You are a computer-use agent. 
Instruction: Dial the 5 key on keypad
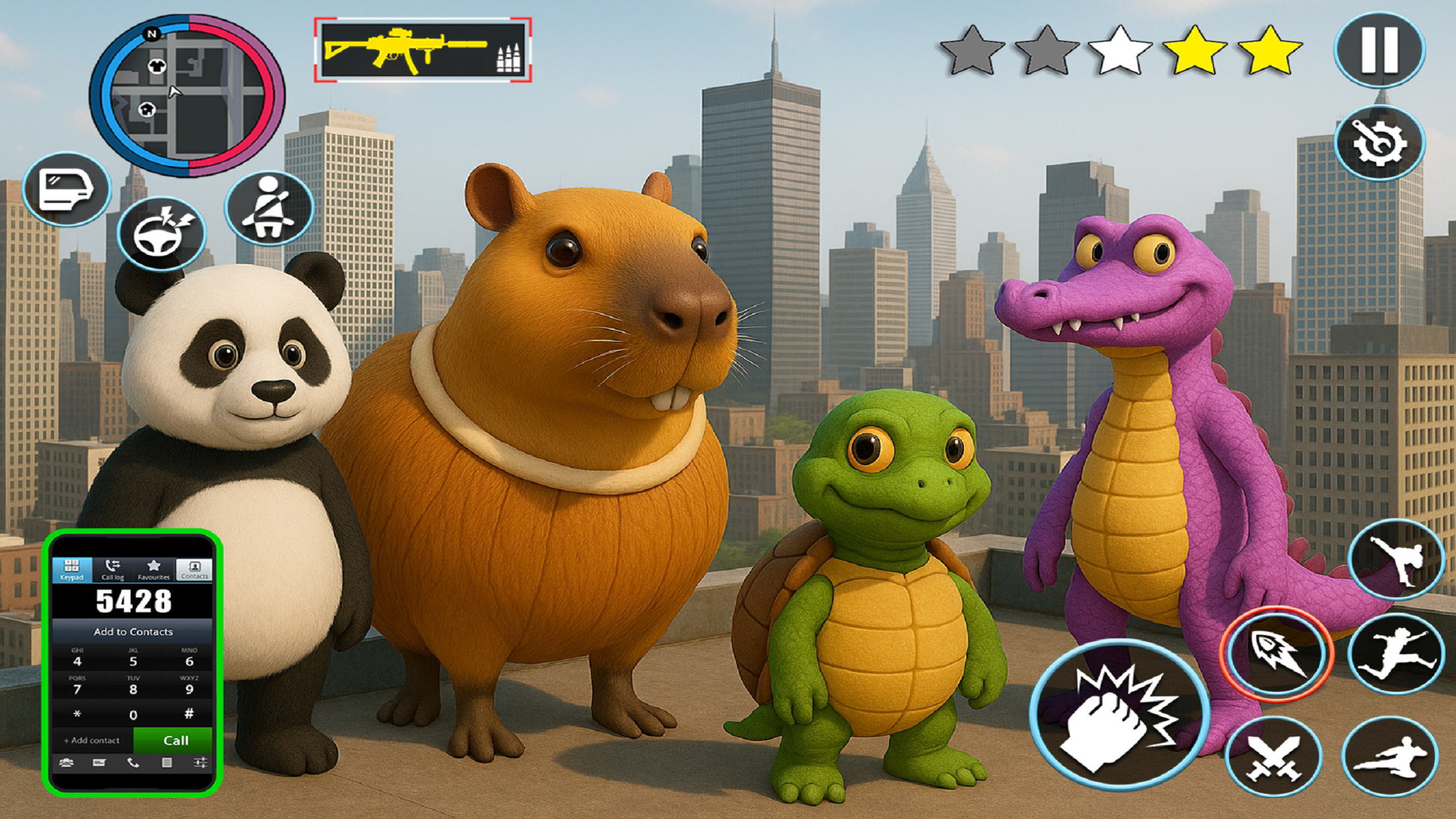[133, 659]
